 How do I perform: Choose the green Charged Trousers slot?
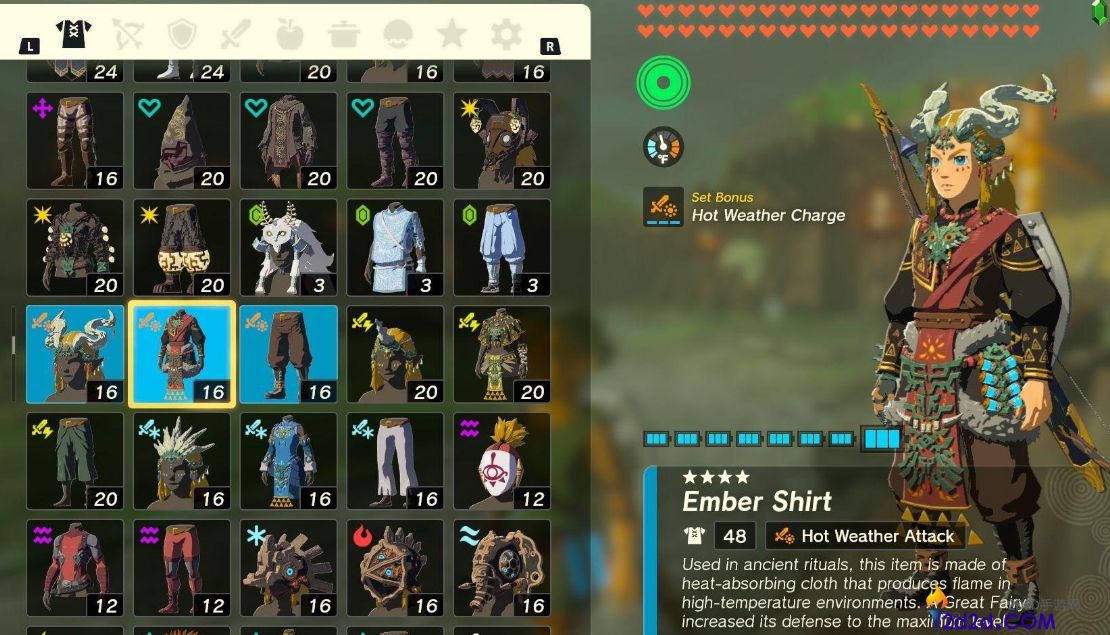75,461
